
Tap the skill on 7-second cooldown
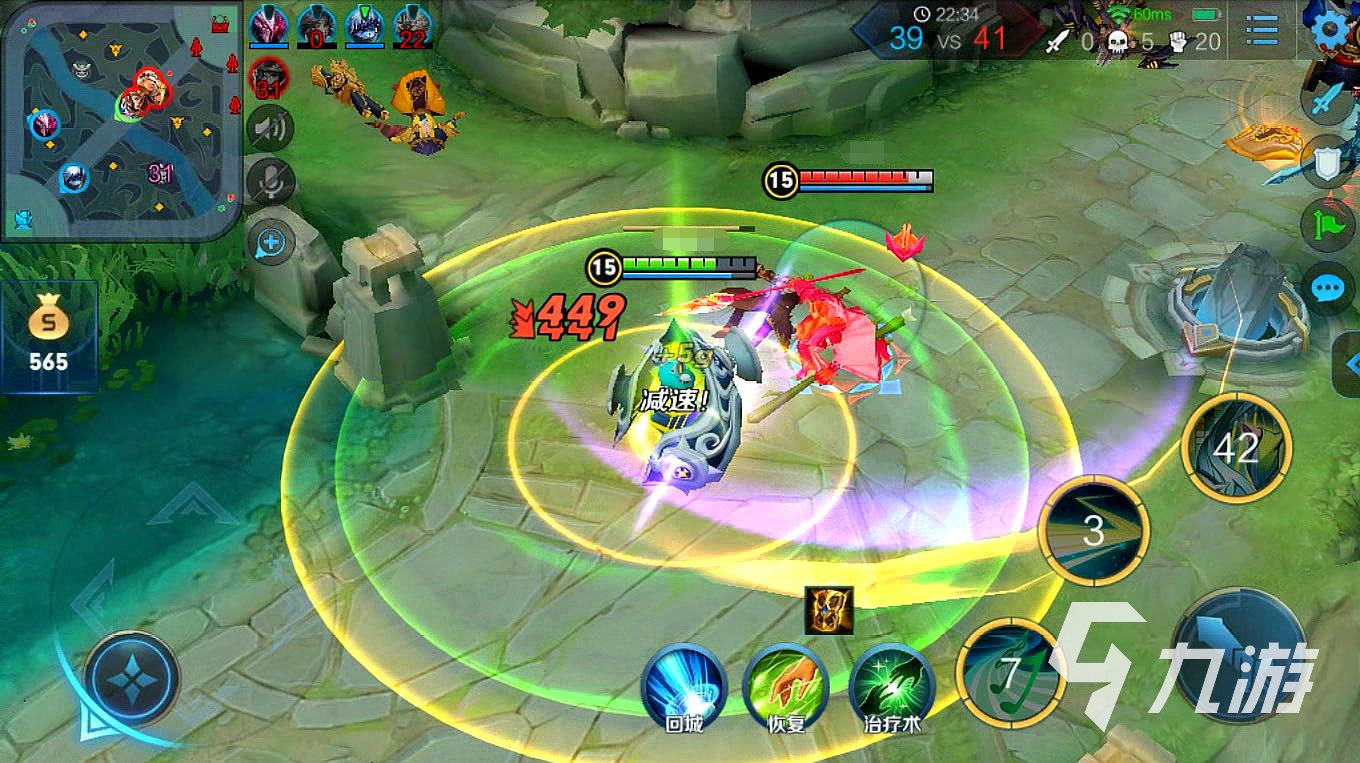click(1010, 674)
